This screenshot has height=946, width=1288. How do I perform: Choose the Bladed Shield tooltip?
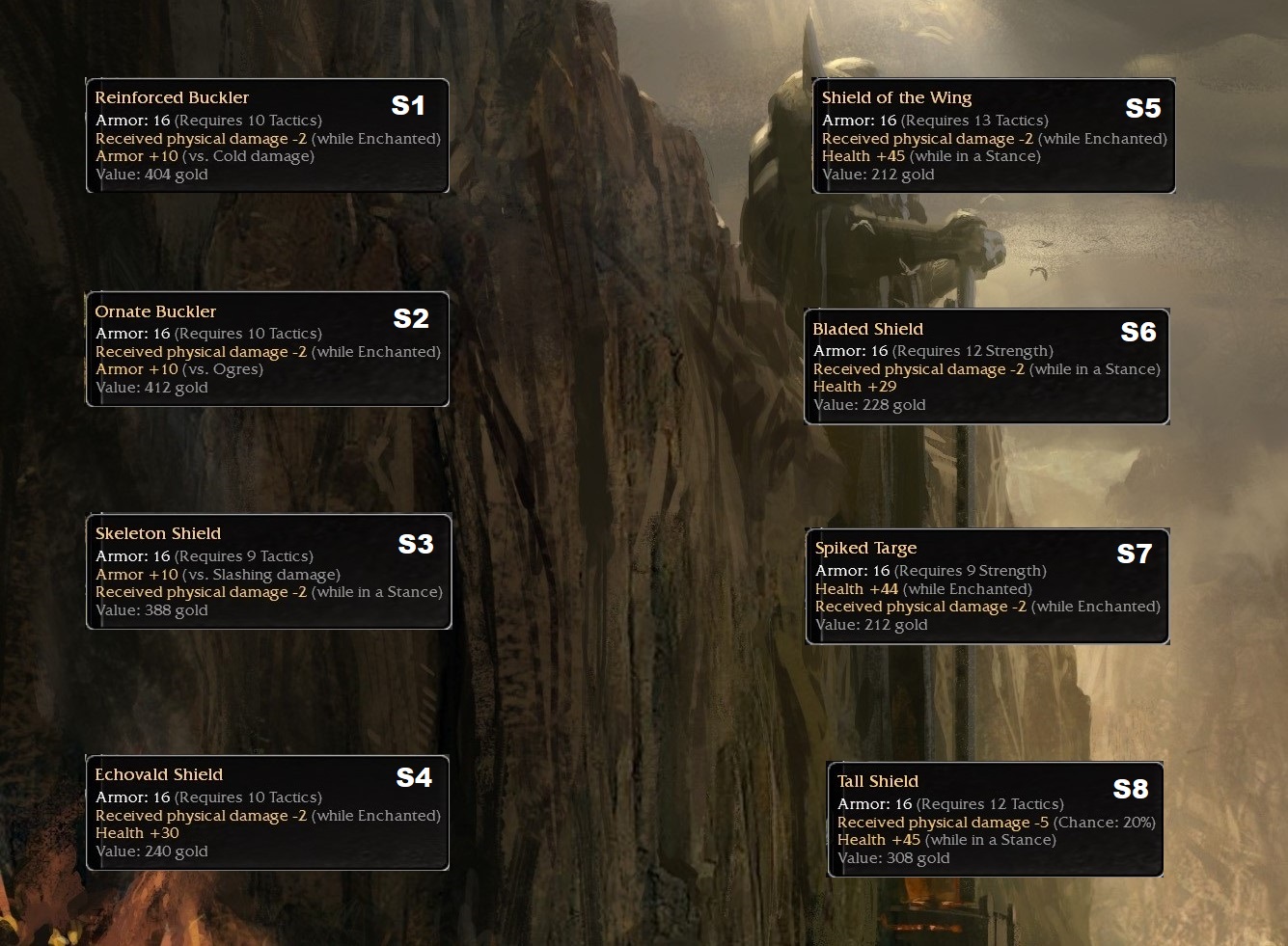pyautogui.click(x=986, y=367)
